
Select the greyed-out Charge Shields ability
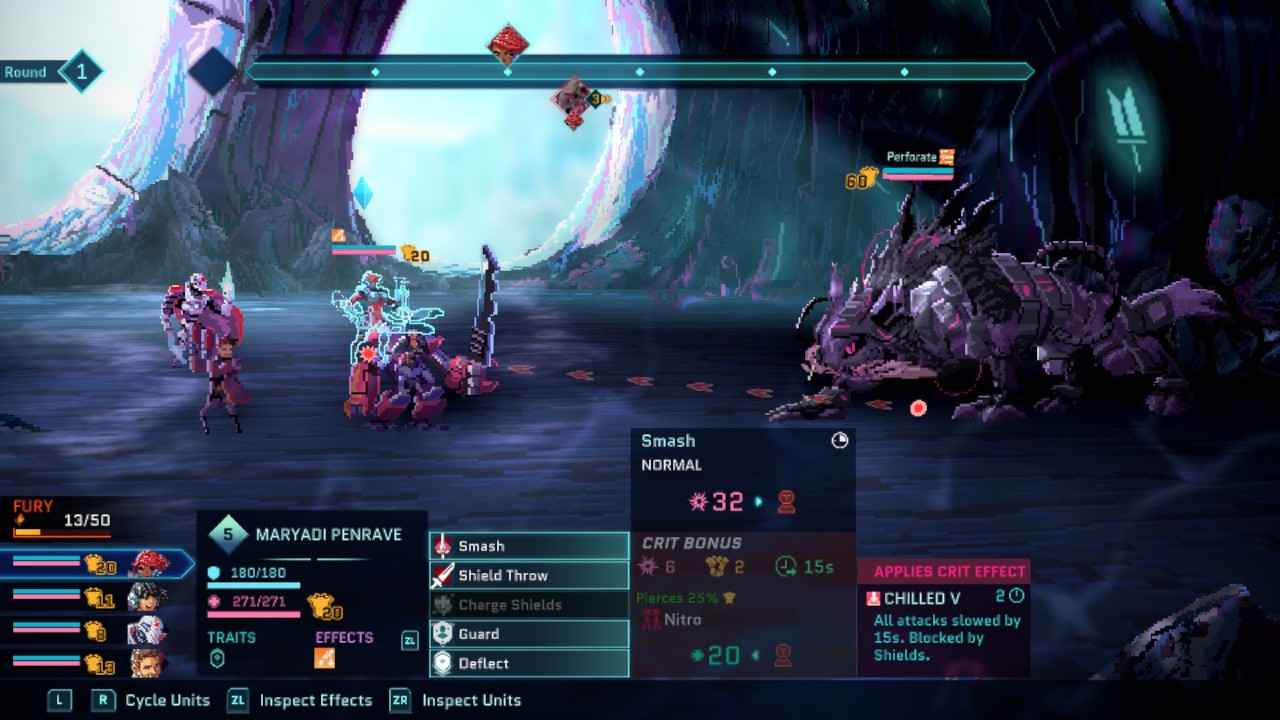pos(529,604)
